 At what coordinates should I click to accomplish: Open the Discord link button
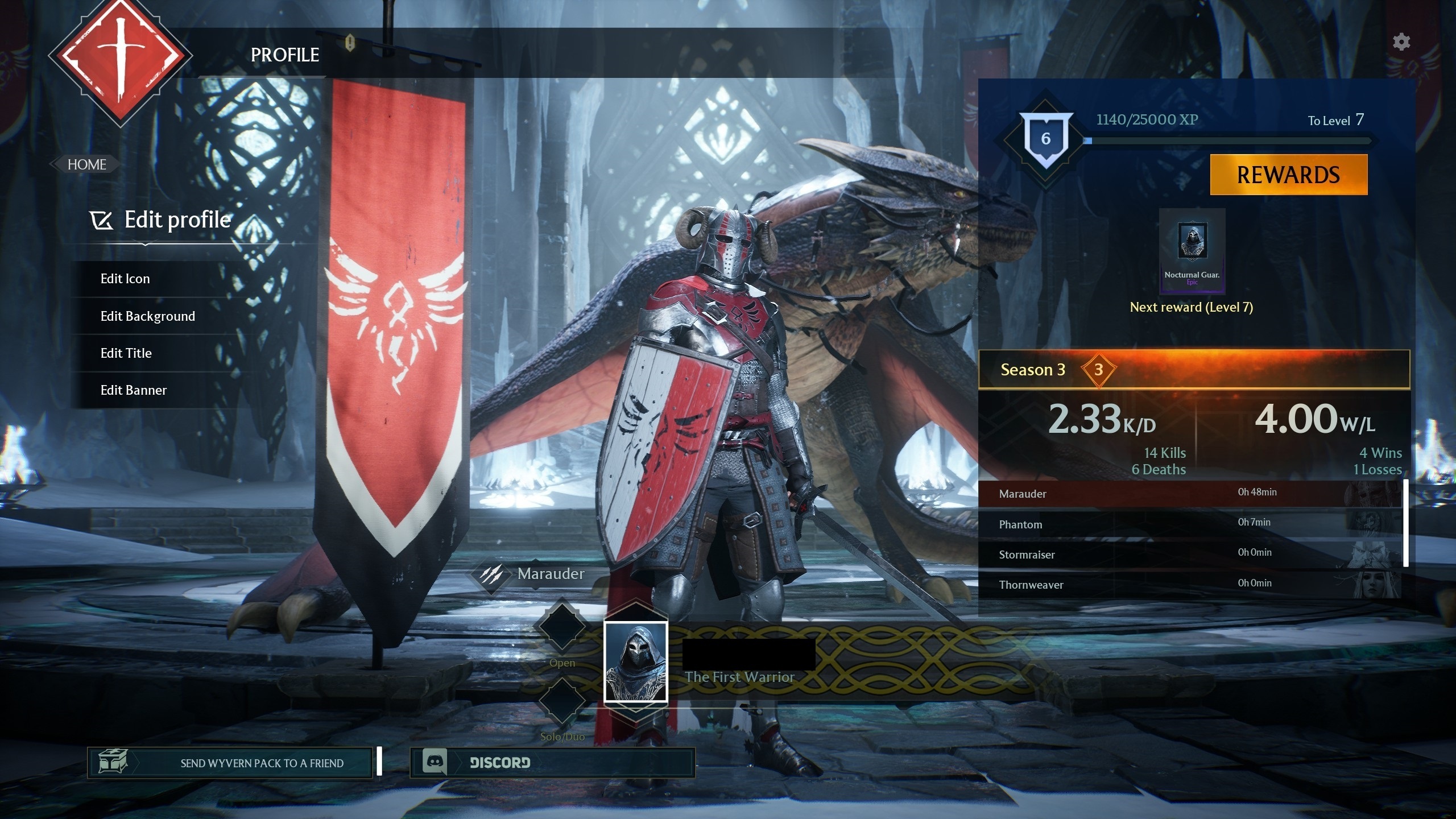tap(552, 763)
